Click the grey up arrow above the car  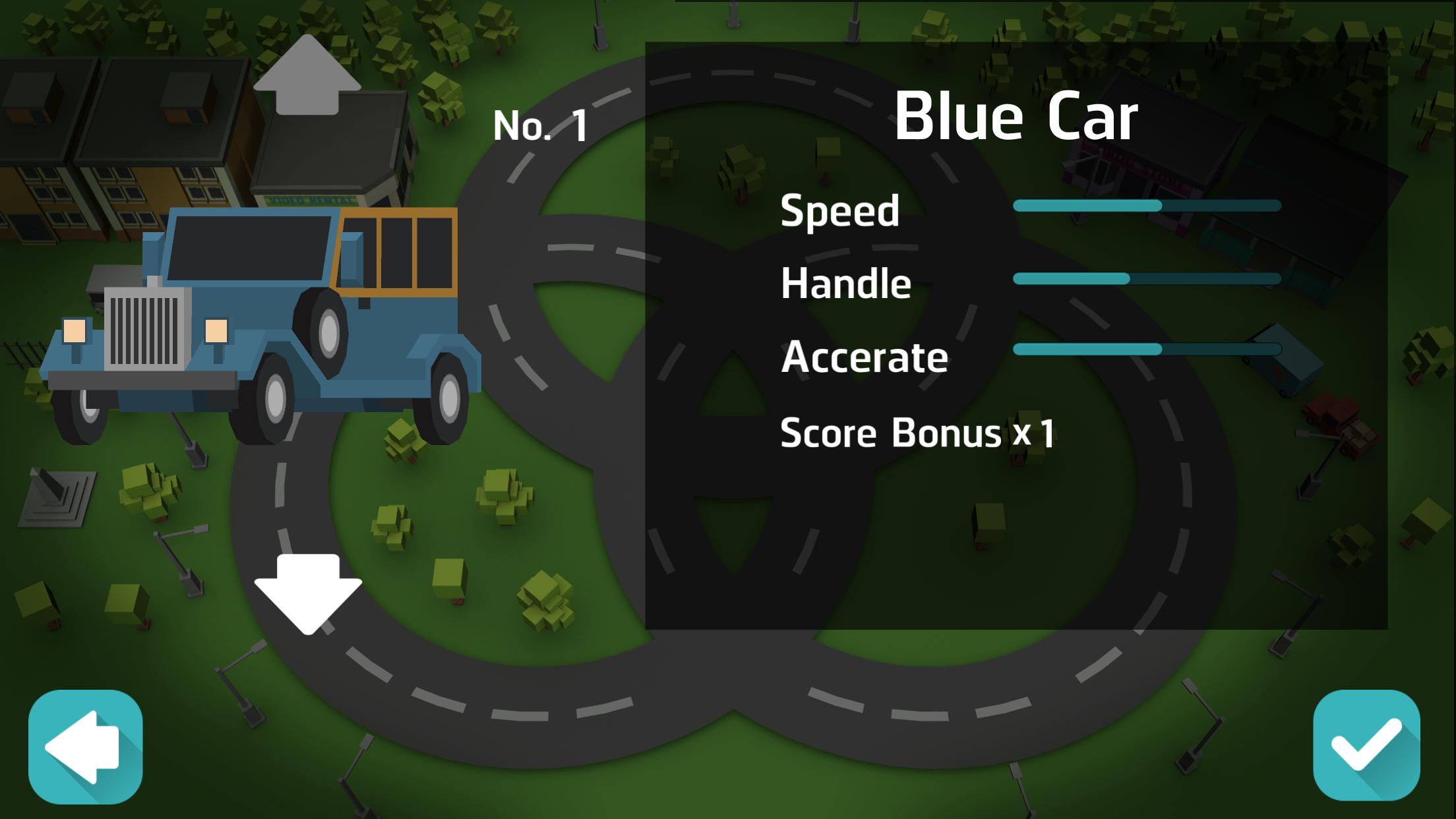tap(307, 76)
